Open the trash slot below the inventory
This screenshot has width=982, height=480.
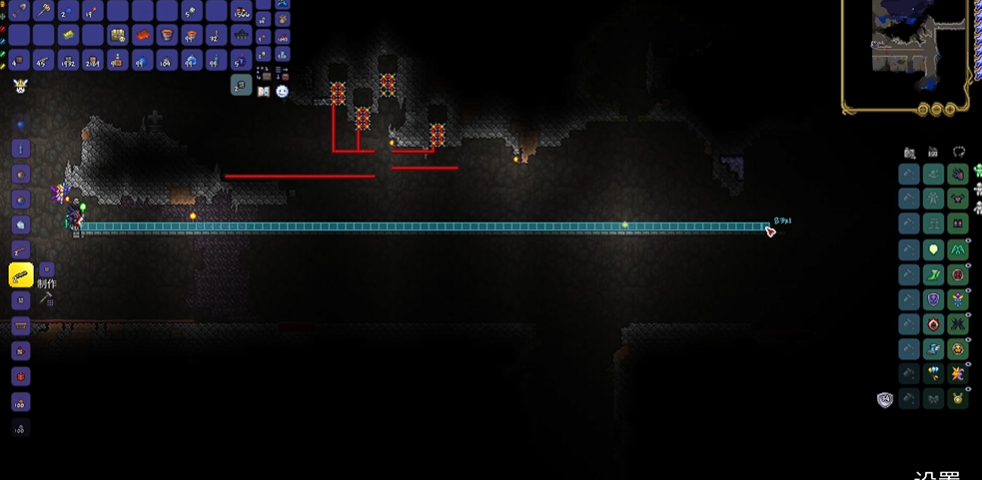pyautogui.click(x=241, y=87)
